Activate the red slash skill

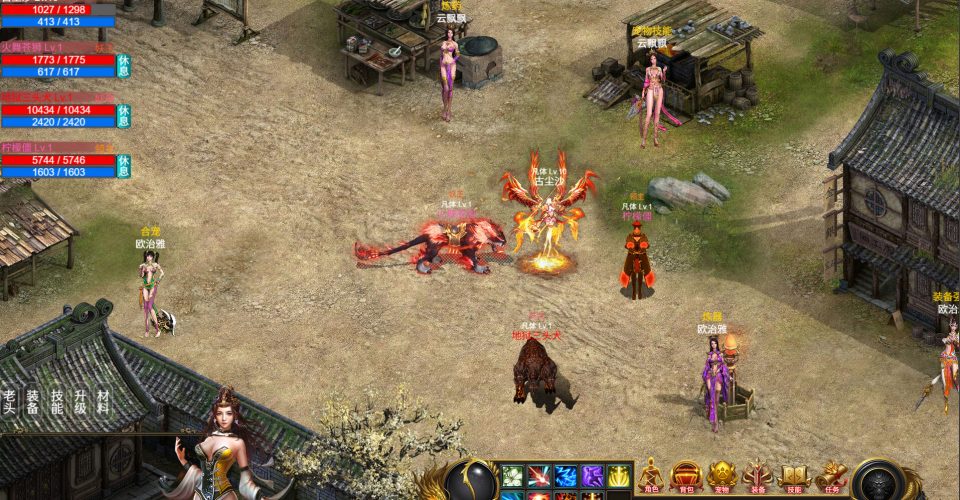coord(539,476)
